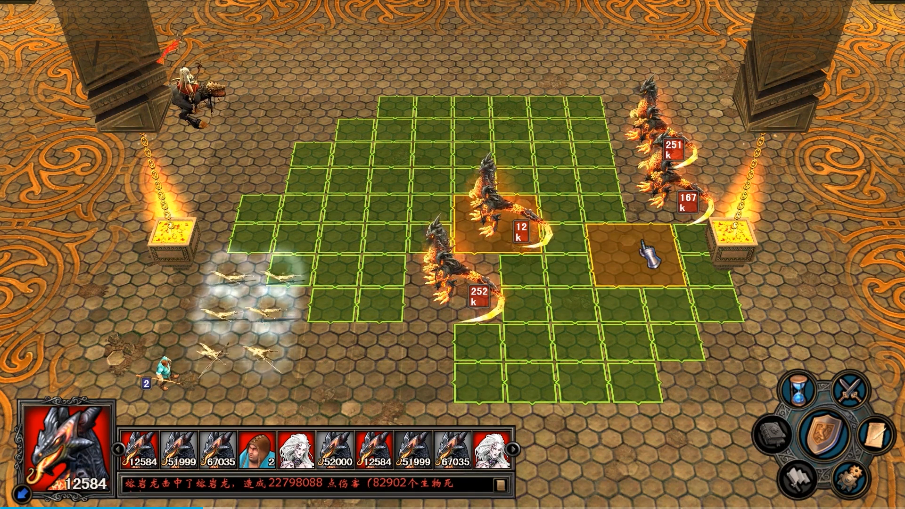This screenshot has height=509, width=905.
Task: Expand the combat log with the message bar button
Action: 500,485
